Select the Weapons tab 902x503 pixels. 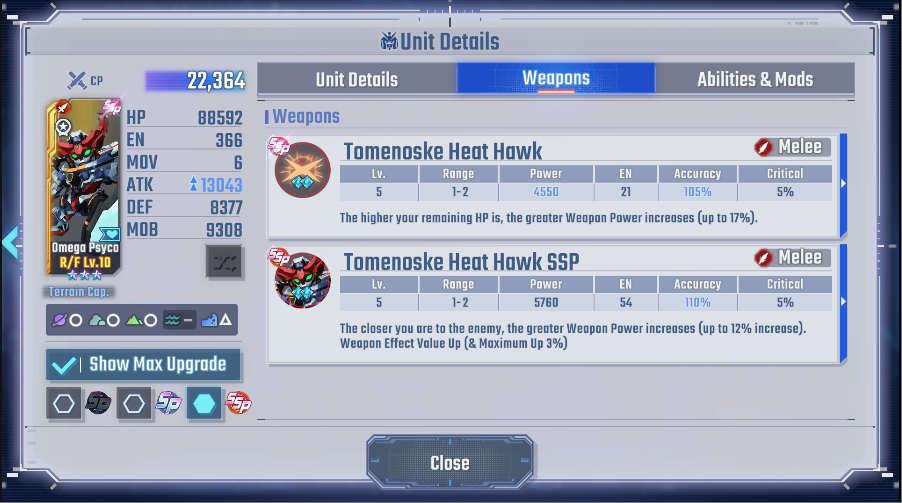click(x=556, y=78)
